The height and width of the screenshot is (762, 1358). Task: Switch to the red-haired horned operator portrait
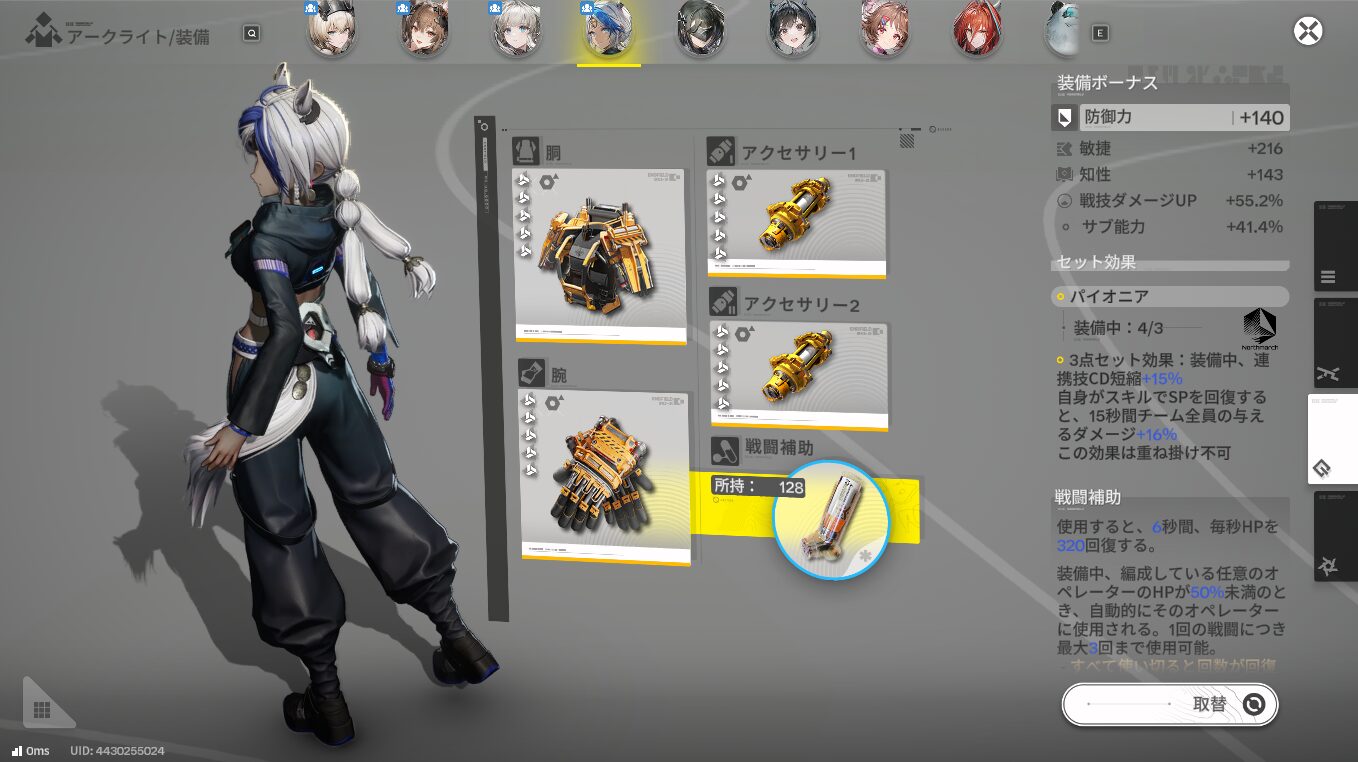(977, 31)
